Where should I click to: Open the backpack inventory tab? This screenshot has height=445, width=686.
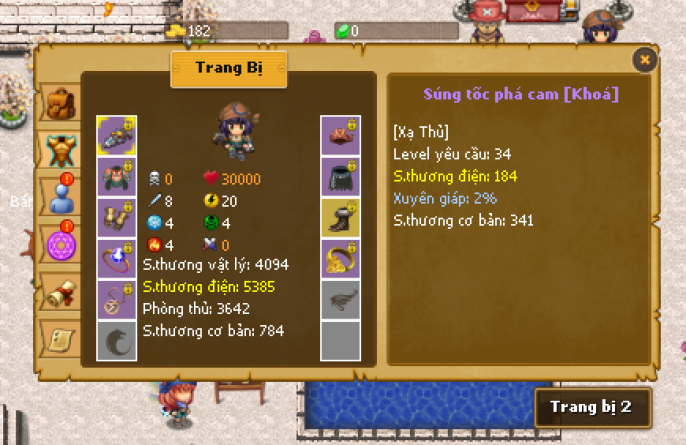click(60, 103)
